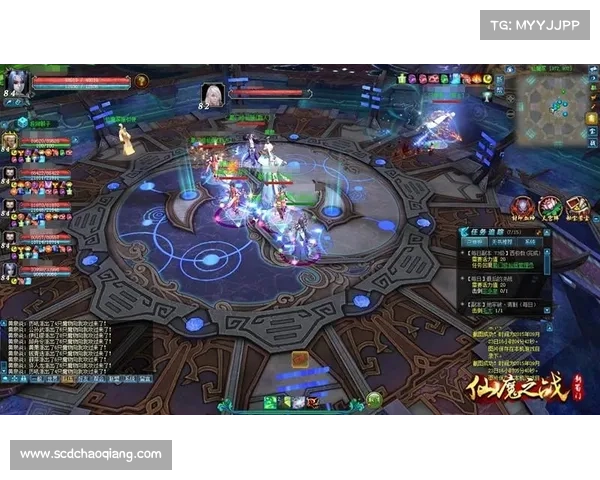
Task: Activate the green skill icon on the hotbar
Action: pyautogui.click(x=270, y=402)
